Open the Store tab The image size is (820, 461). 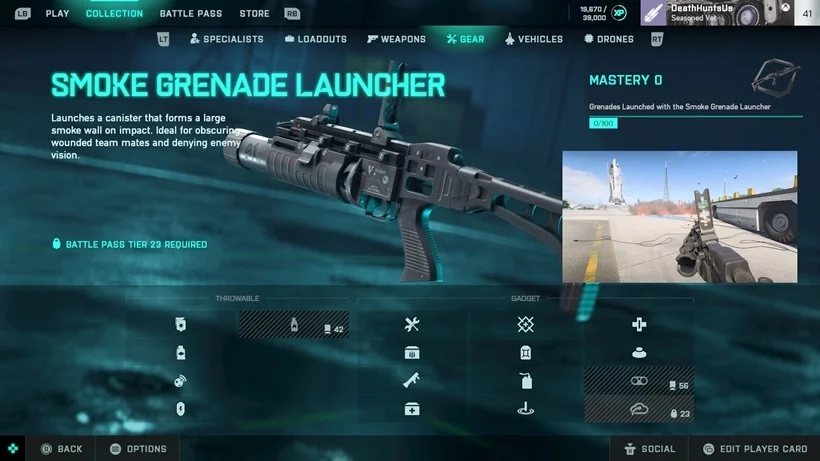point(254,14)
